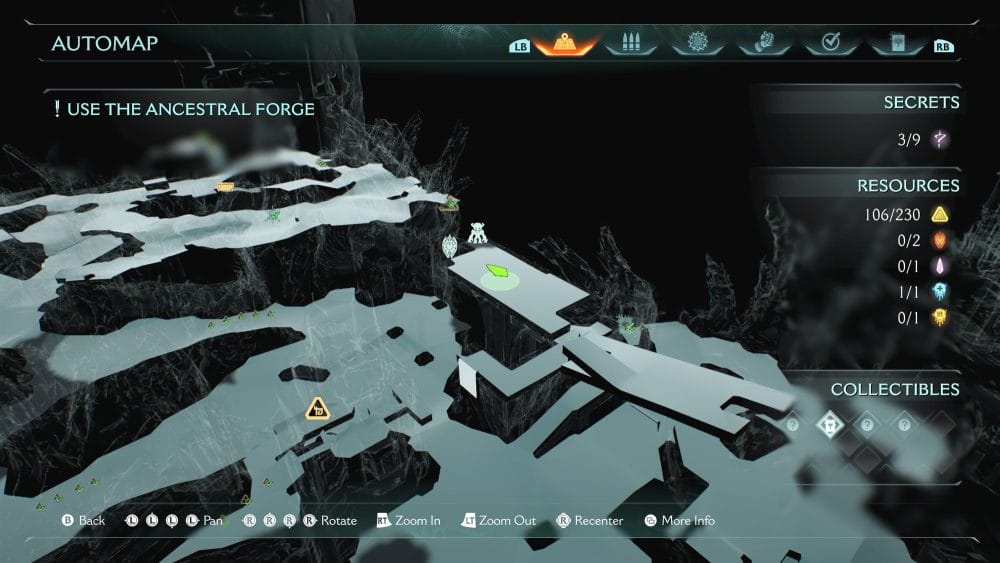Screen dimensions: 1000x563
Task: Click the purple secrets rune icon
Action: coord(939,140)
